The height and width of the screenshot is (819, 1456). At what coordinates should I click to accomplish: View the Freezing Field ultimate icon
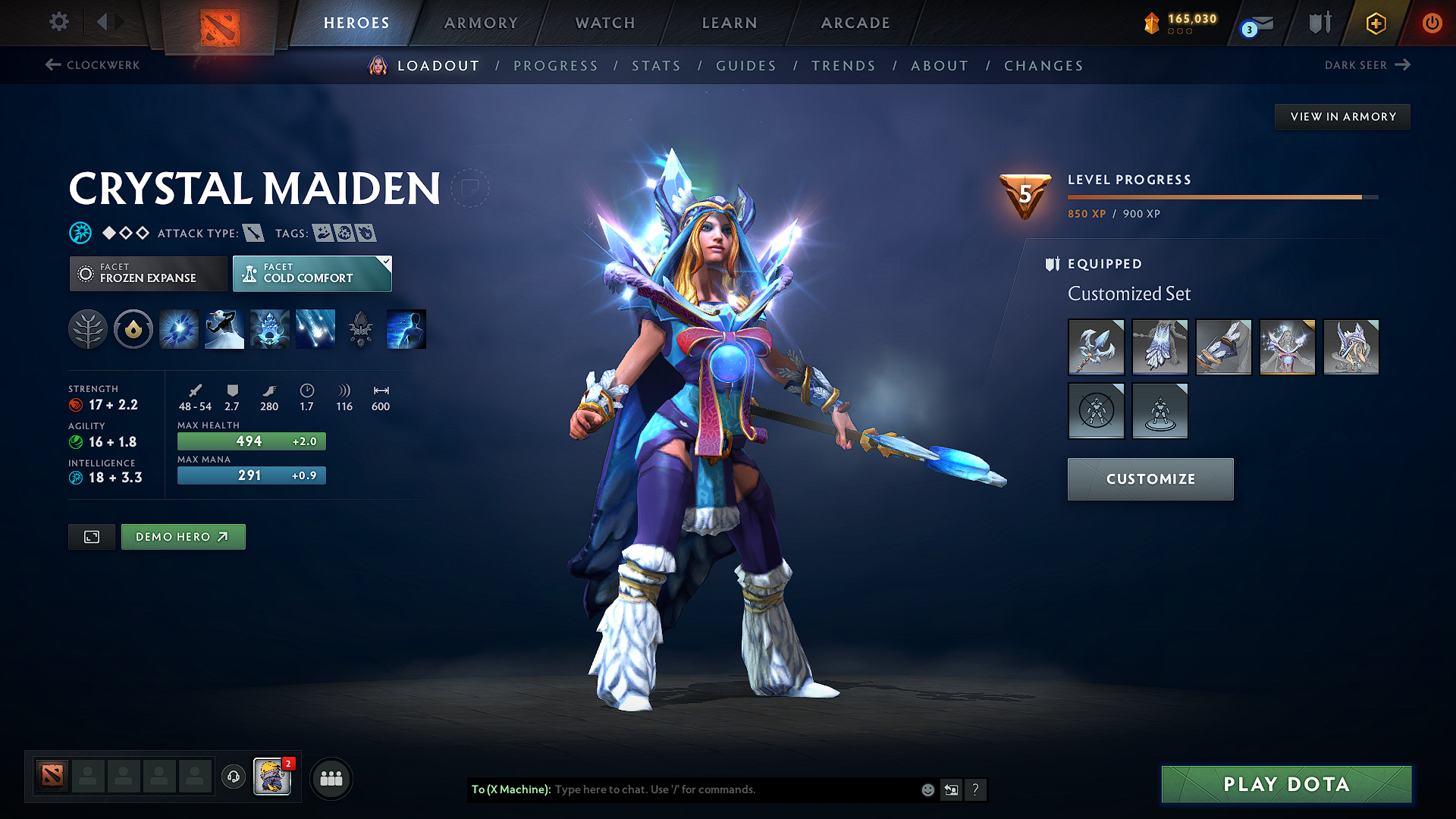tap(315, 328)
